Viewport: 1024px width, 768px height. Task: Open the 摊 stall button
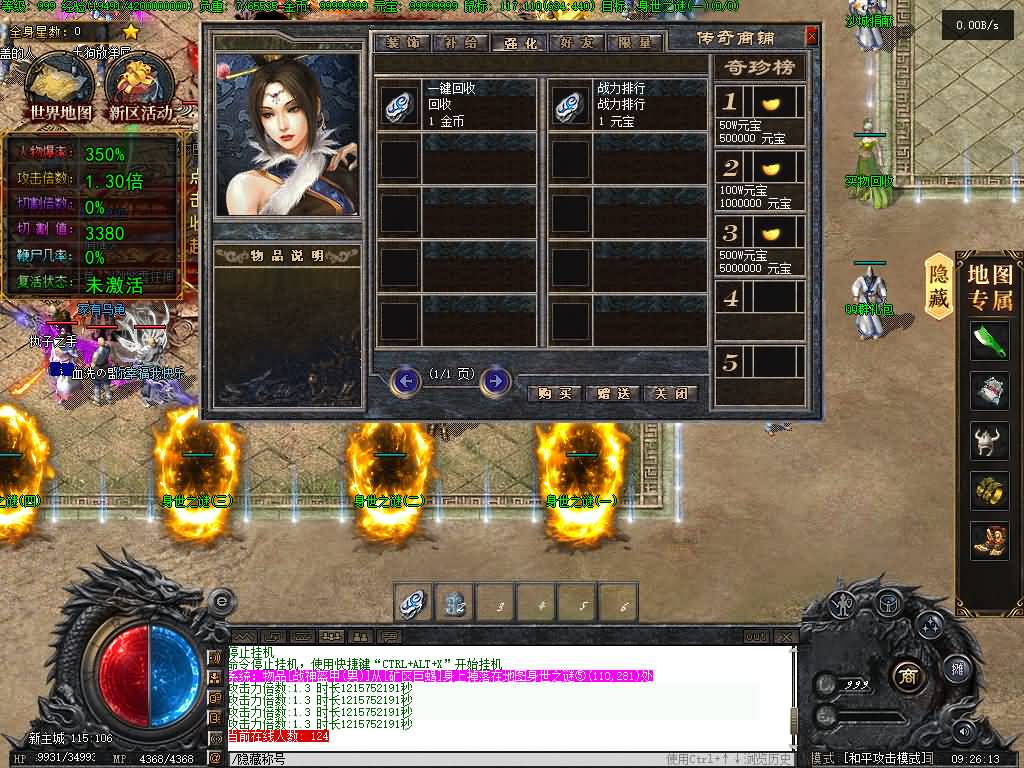956,669
